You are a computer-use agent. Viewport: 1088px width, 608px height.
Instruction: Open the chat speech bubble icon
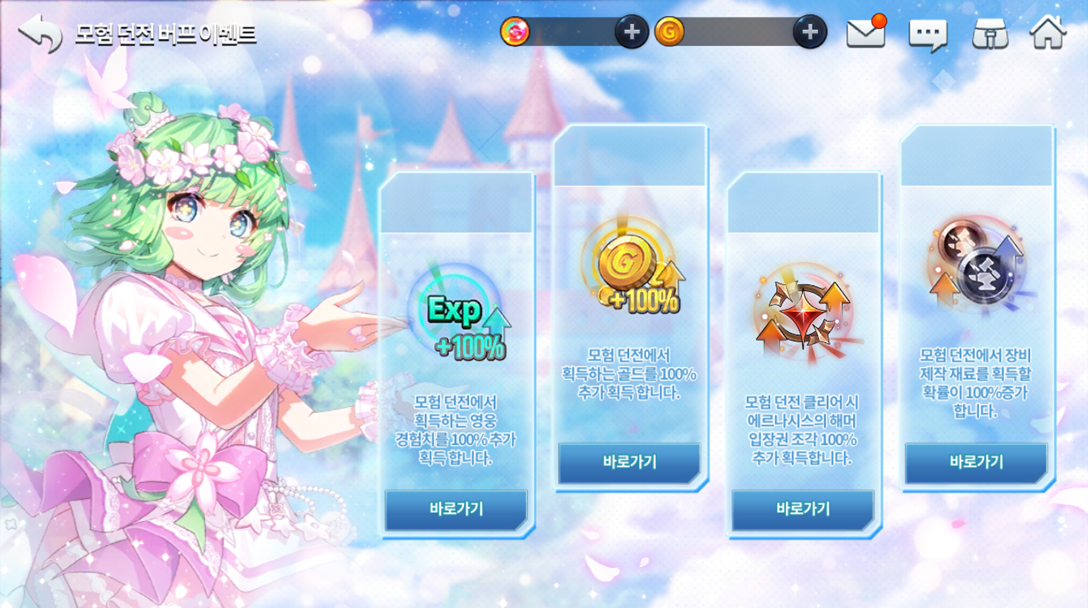click(x=927, y=34)
